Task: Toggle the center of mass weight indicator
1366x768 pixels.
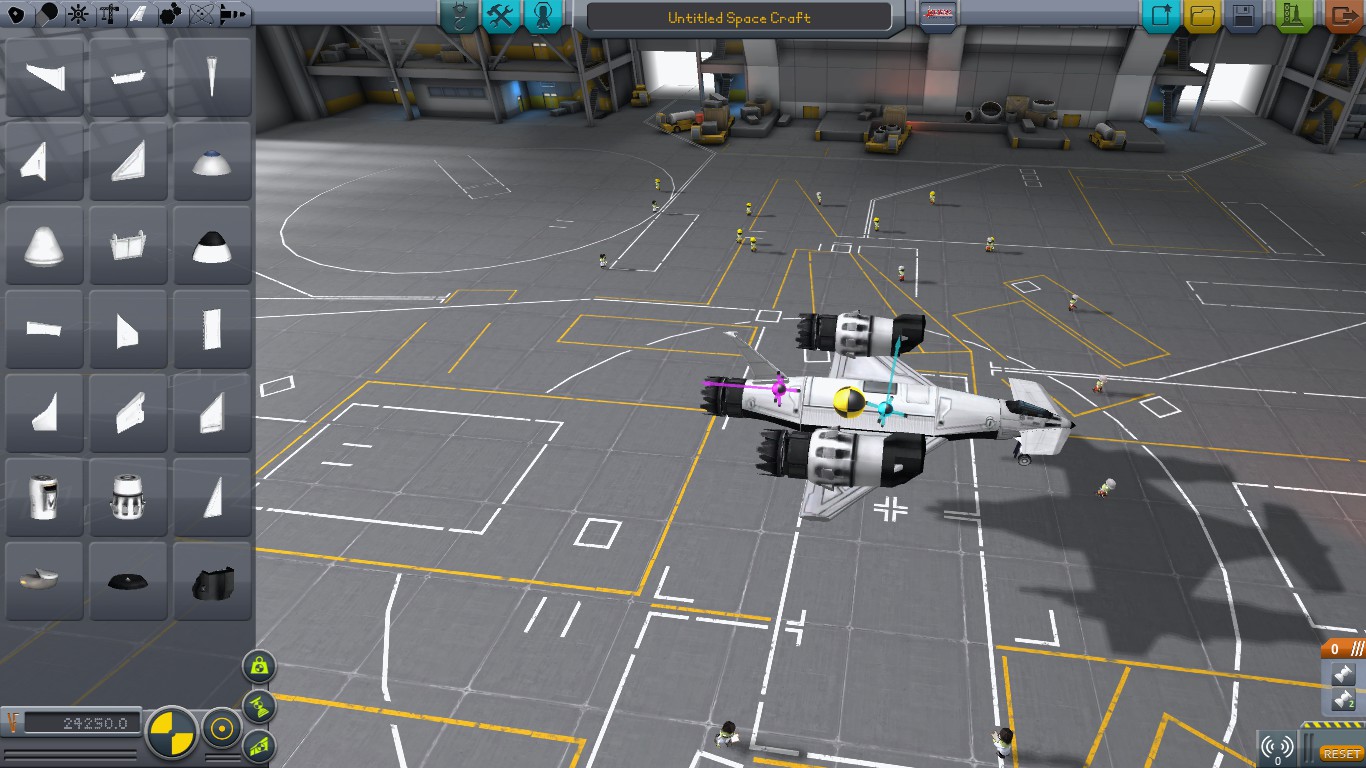Action: [x=259, y=665]
